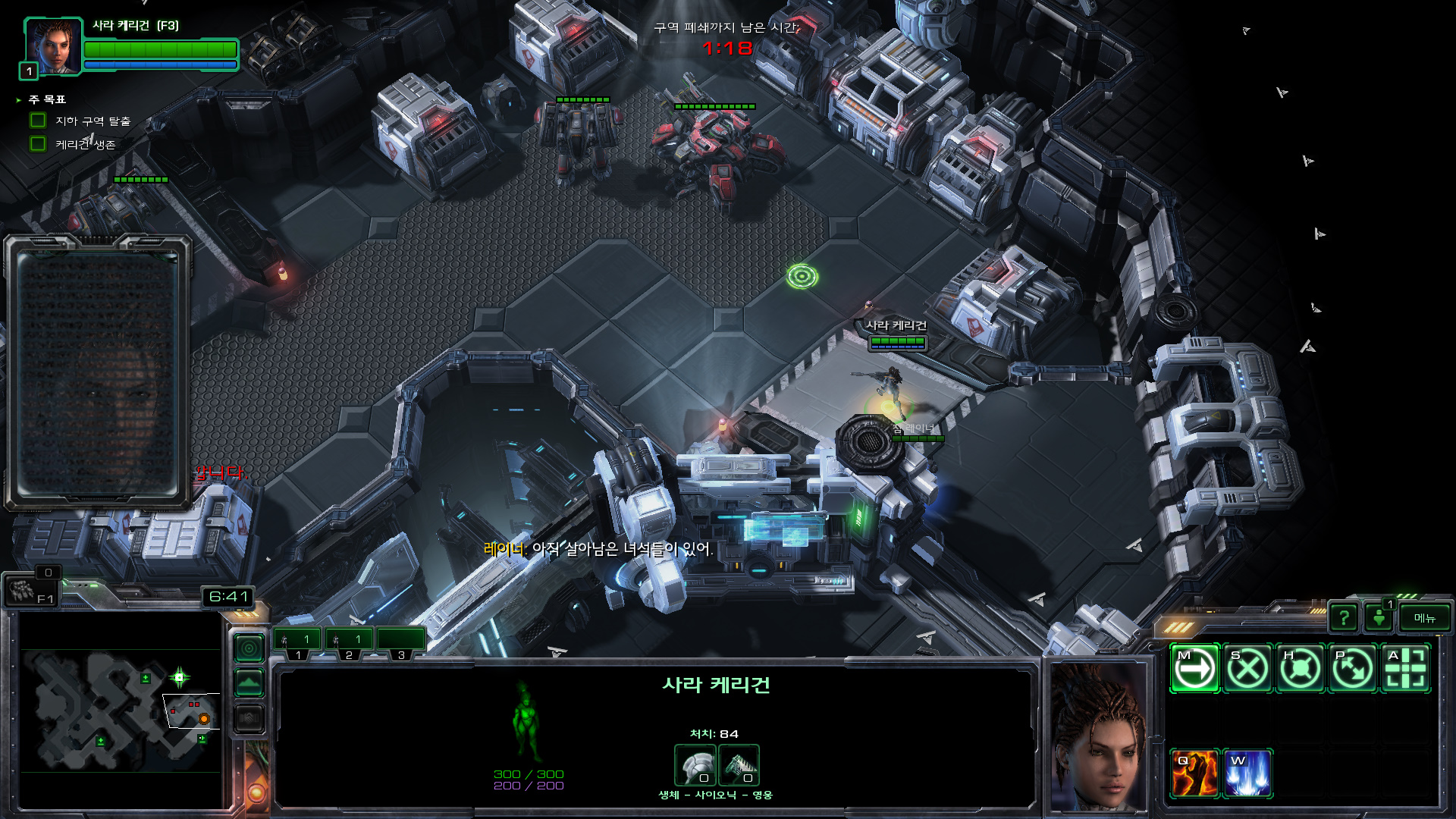Use Kerrigan's W blue energy ability
Screen dimensions: 1456x819
pos(1247,774)
